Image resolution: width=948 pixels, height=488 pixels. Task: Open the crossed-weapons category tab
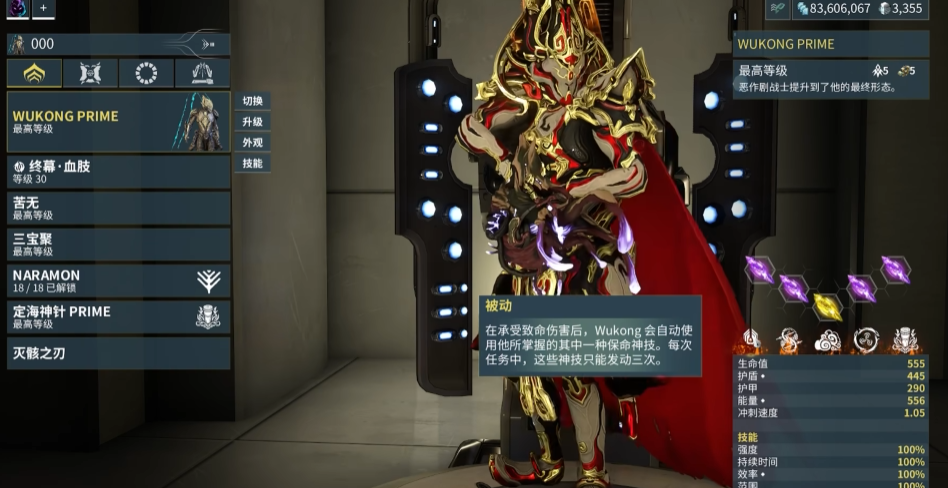point(90,74)
